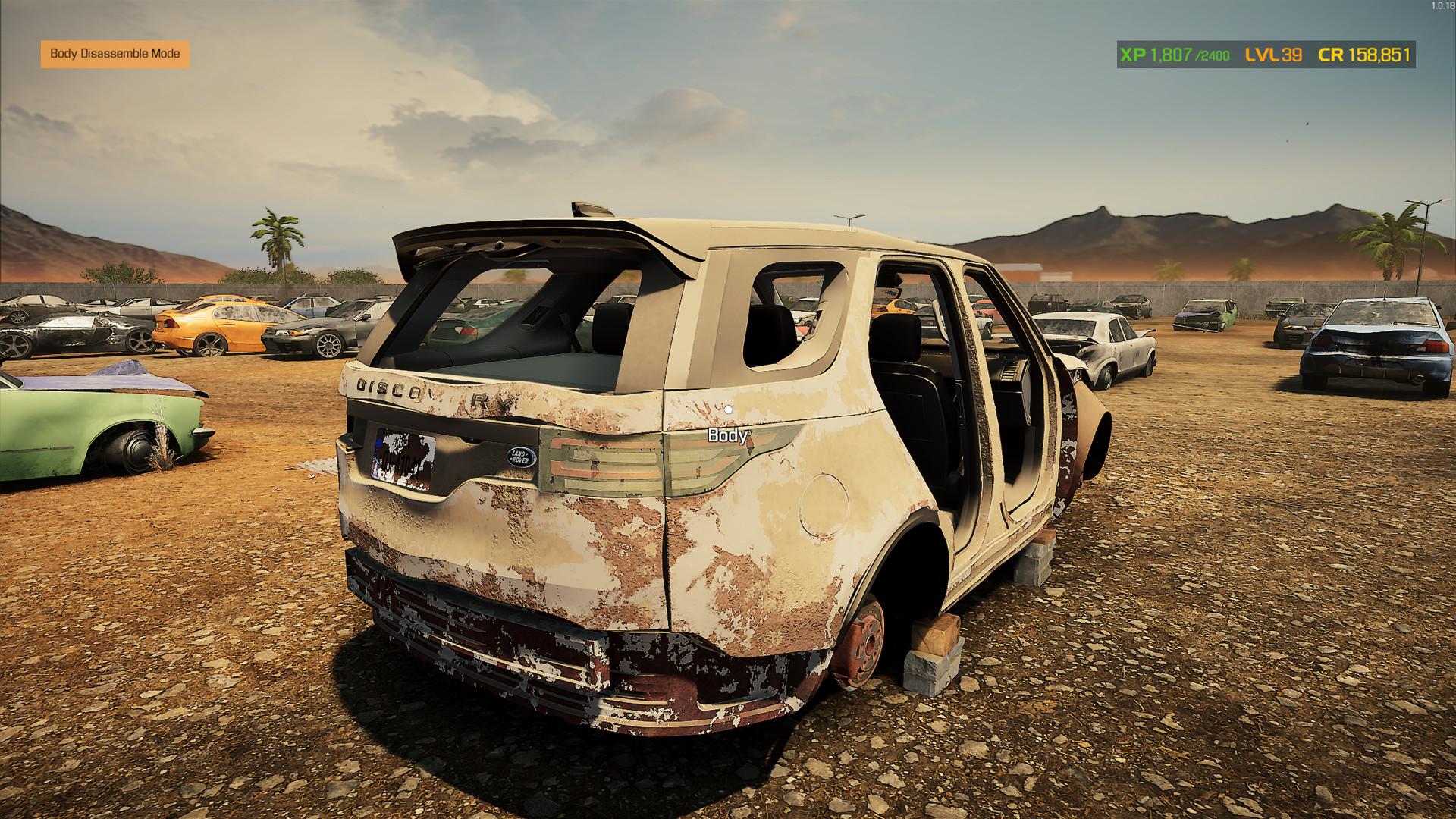Click the version number 1.0.18
The height and width of the screenshot is (819, 1456).
[1438, 6]
